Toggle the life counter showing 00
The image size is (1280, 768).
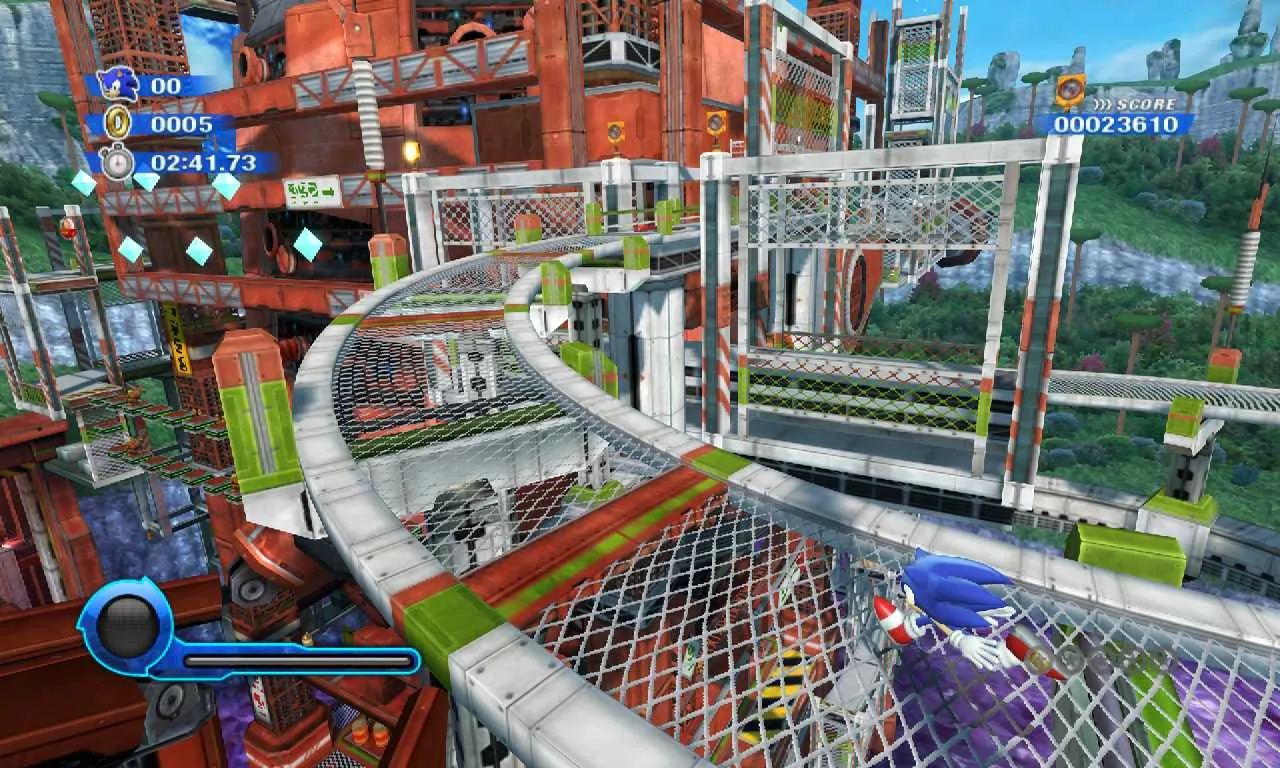tap(167, 87)
